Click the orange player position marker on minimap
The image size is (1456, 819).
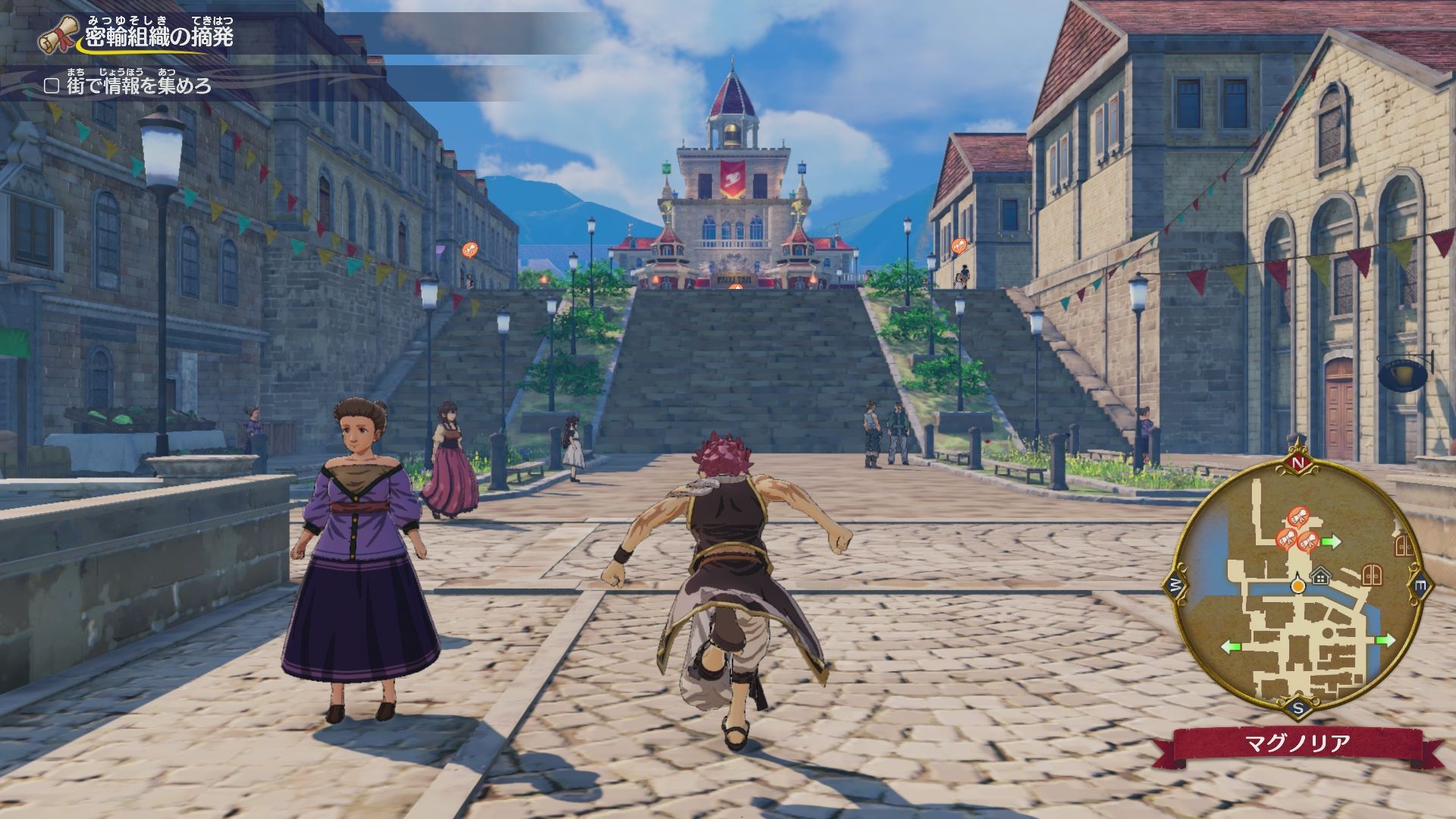tap(1298, 585)
